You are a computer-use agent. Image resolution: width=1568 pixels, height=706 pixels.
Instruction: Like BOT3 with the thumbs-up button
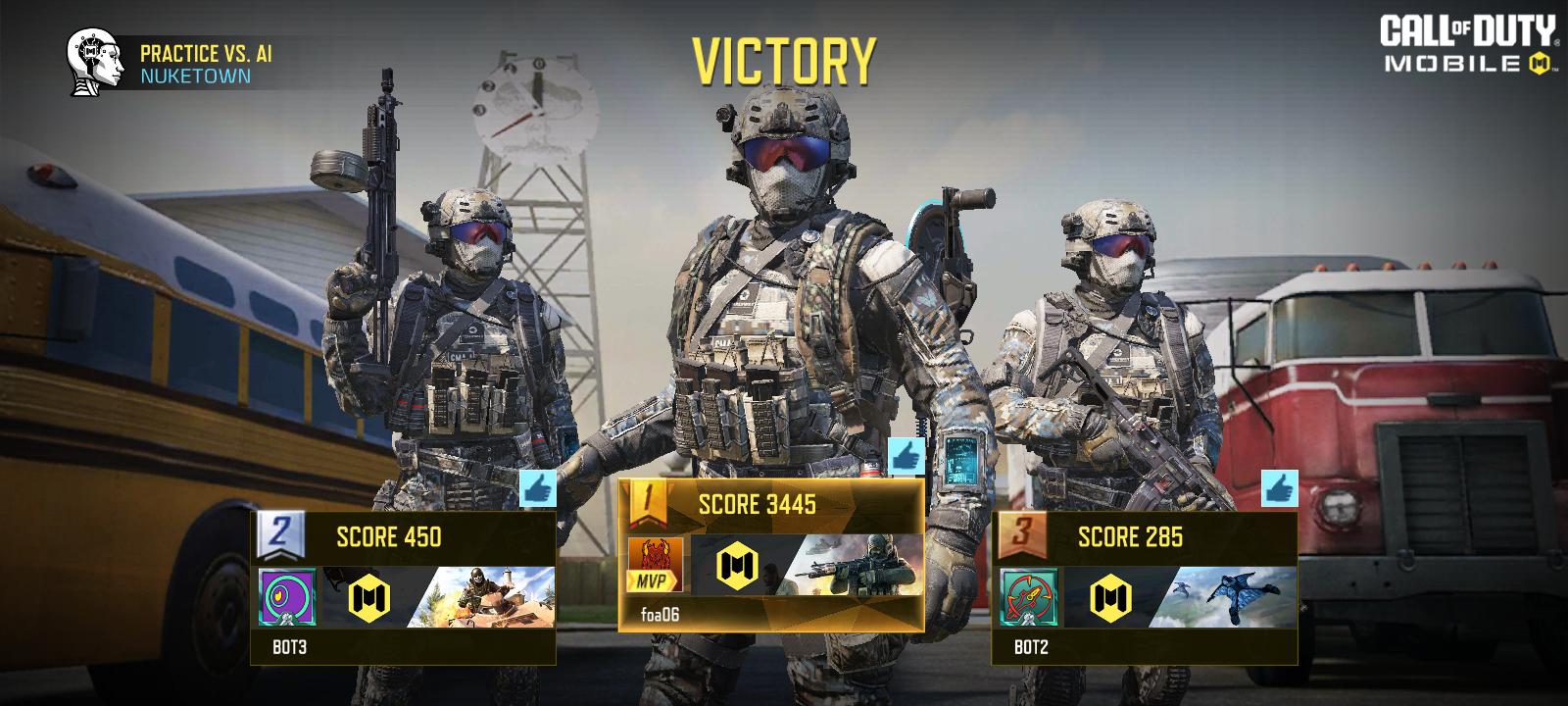click(x=537, y=488)
